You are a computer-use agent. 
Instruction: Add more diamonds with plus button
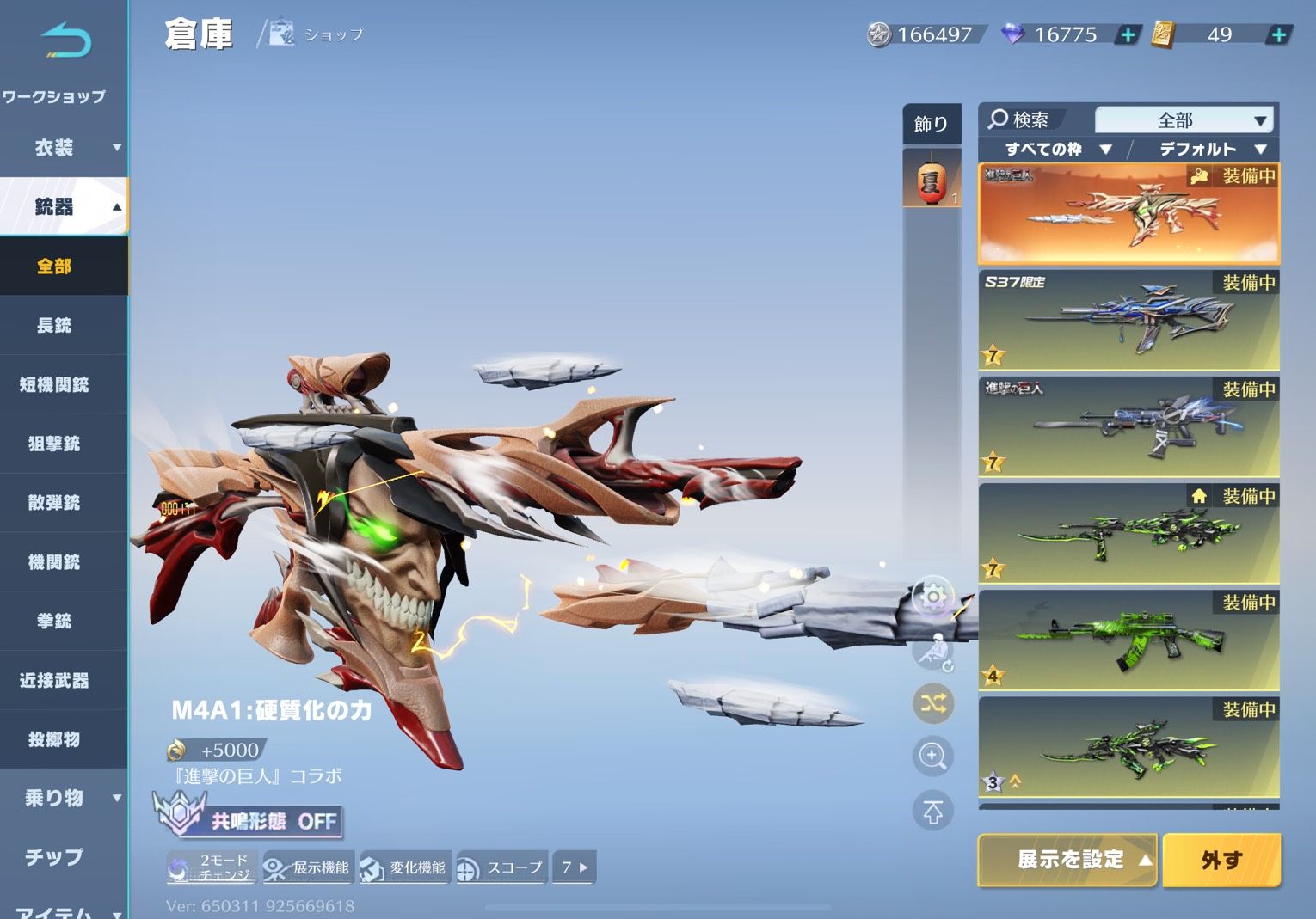[1127, 35]
